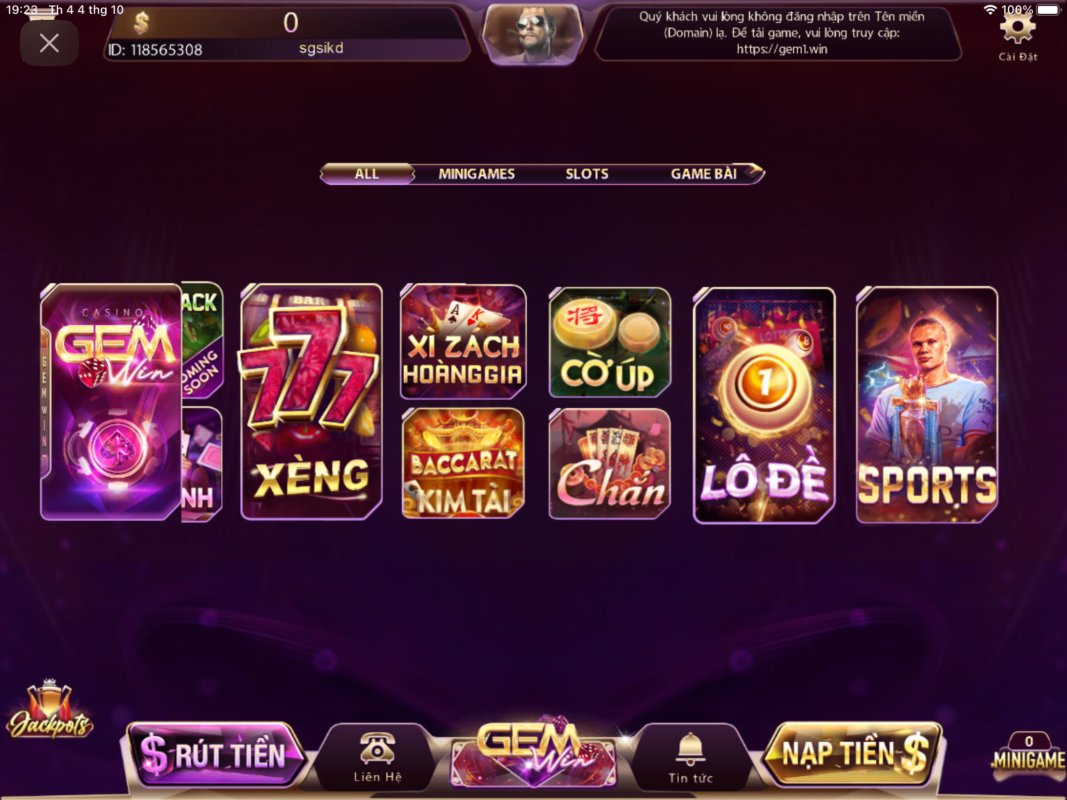Image resolution: width=1067 pixels, height=800 pixels.
Task: Select the SLOTS category tab
Action: pos(587,174)
